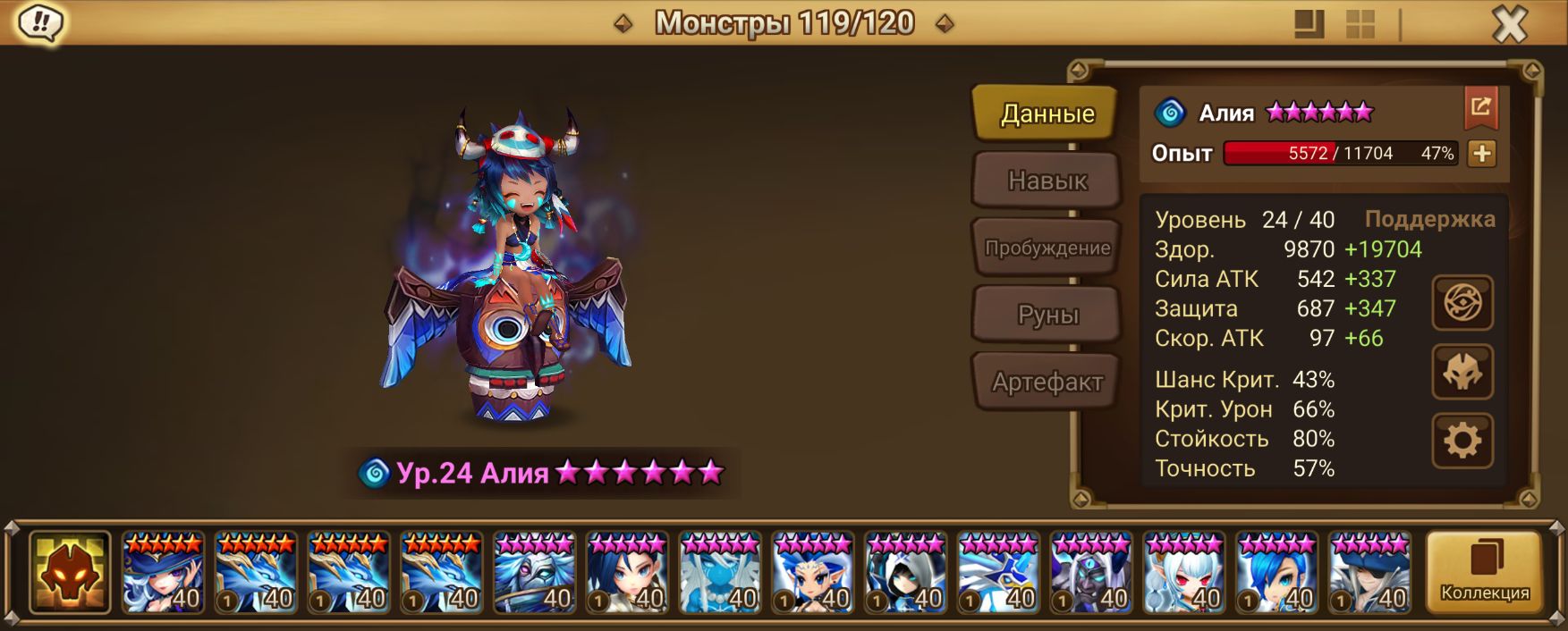Pick the hooded dark-cloak monster thumbnail
Screen dimensions: 1568x631
(x=905, y=573)
